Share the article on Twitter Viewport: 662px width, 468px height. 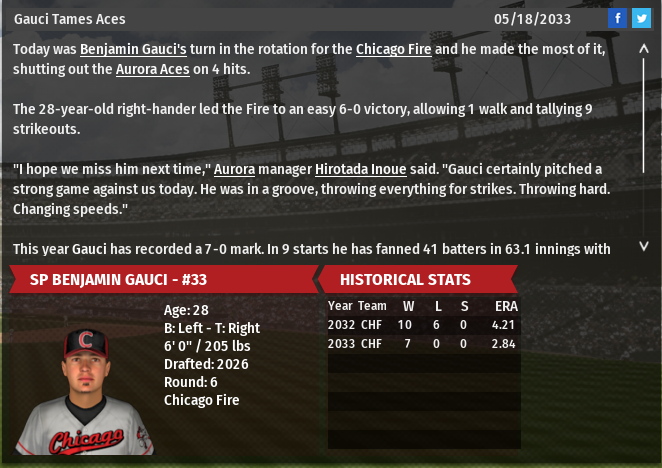click(641, 18)
